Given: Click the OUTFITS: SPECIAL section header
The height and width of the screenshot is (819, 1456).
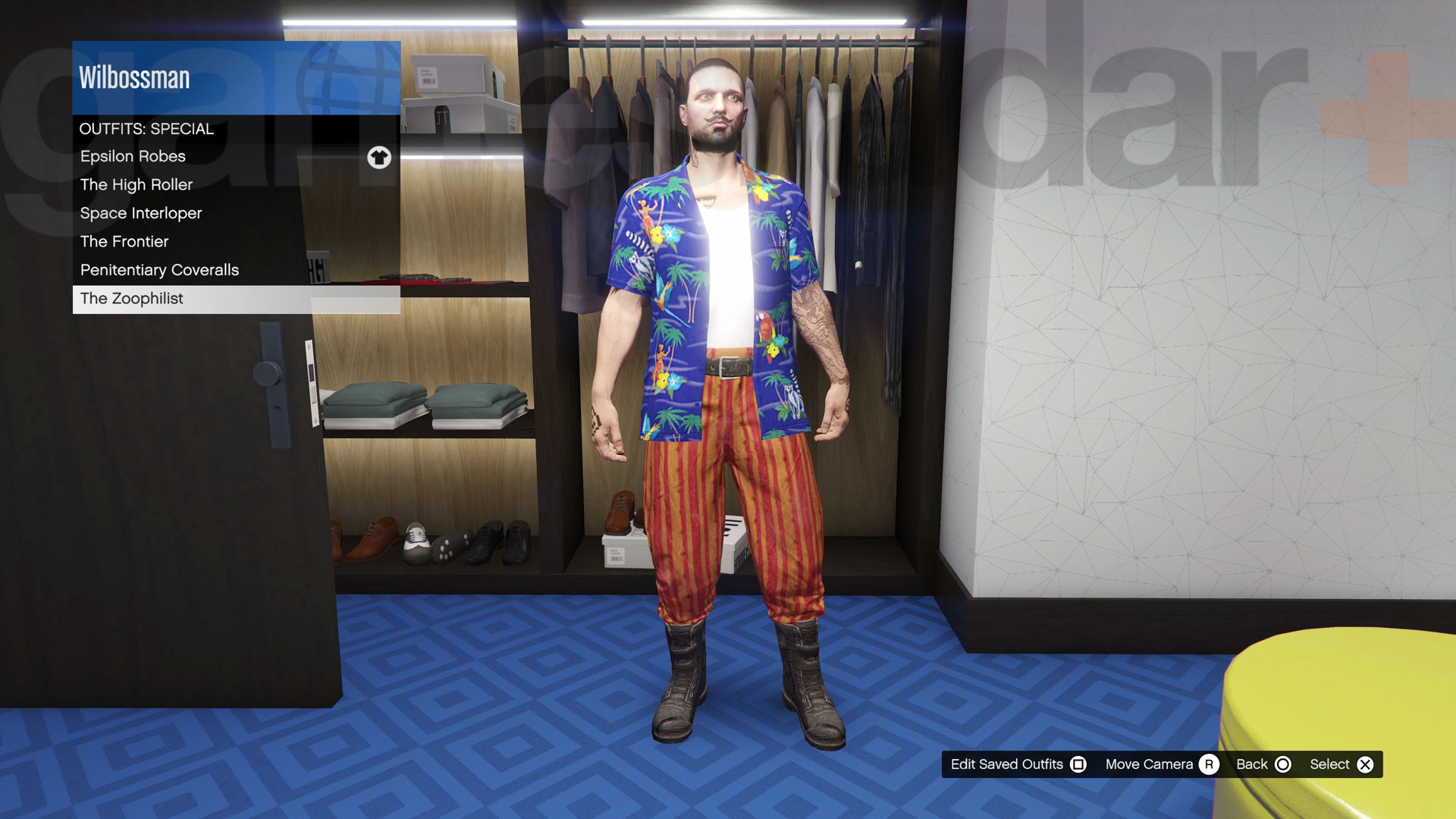Looking at the screenshot, I should [x=147, y=128].
